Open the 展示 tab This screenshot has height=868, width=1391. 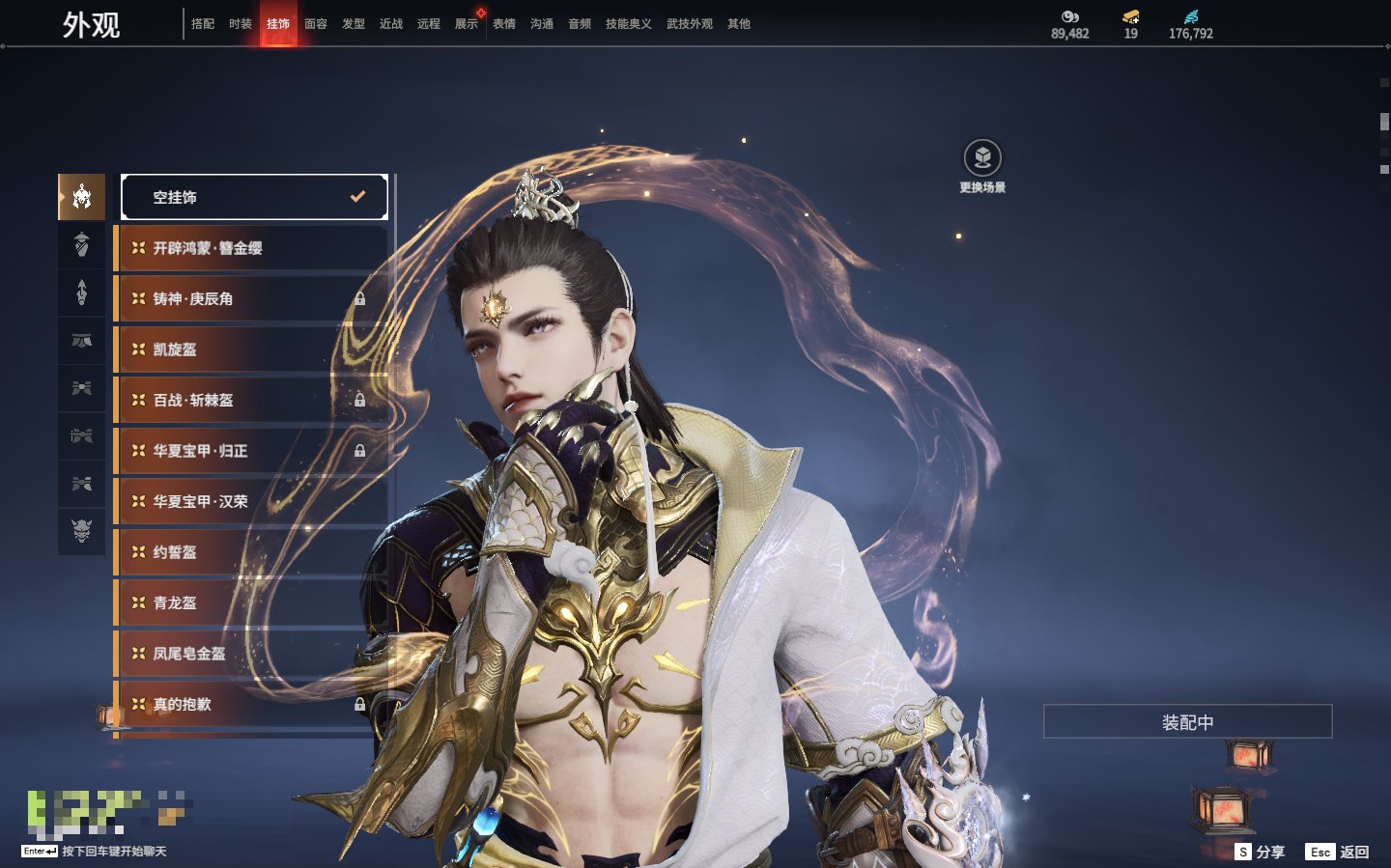point(467,24)
